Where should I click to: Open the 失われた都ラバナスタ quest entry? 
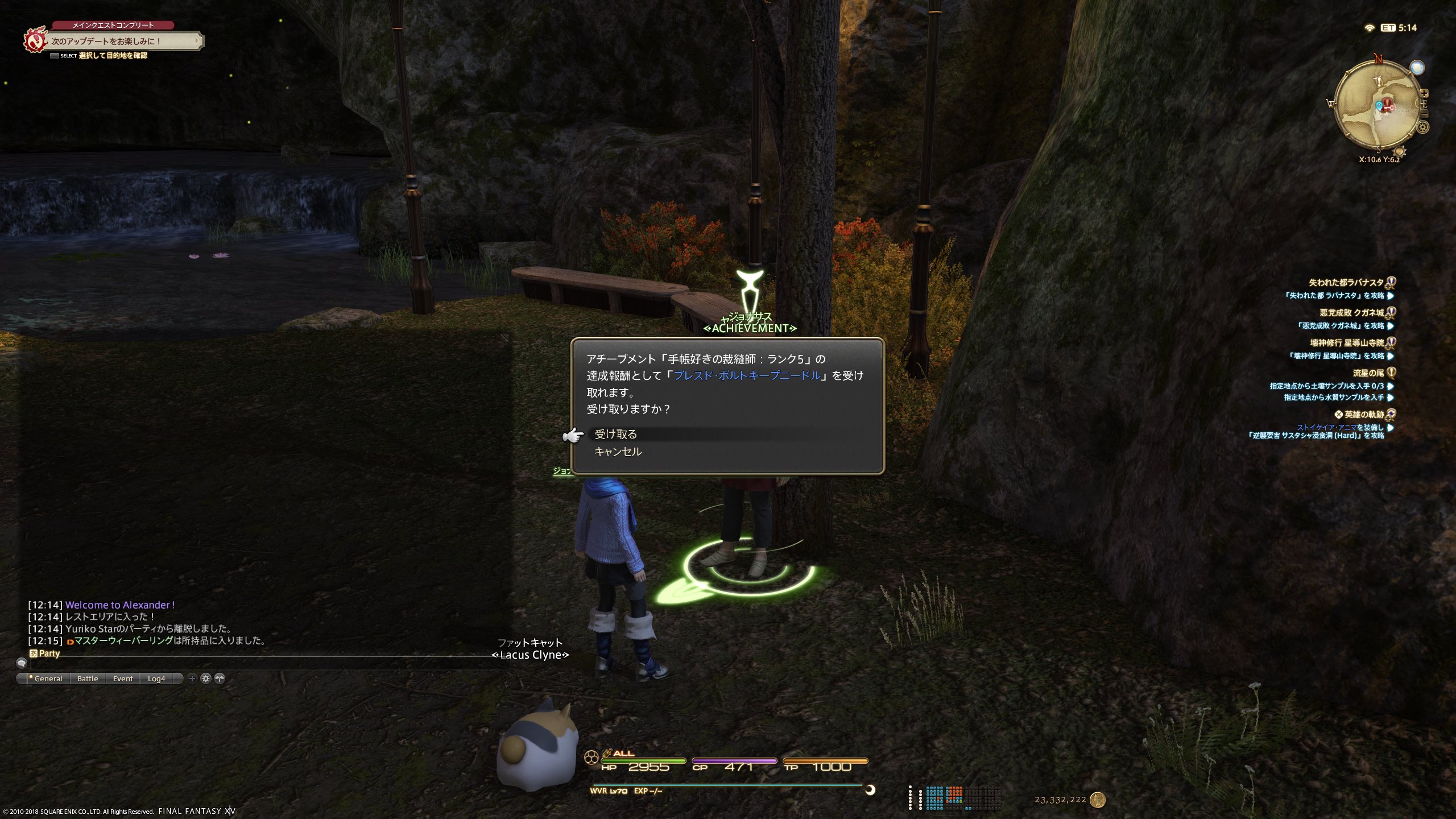[x=1346, y=282]
